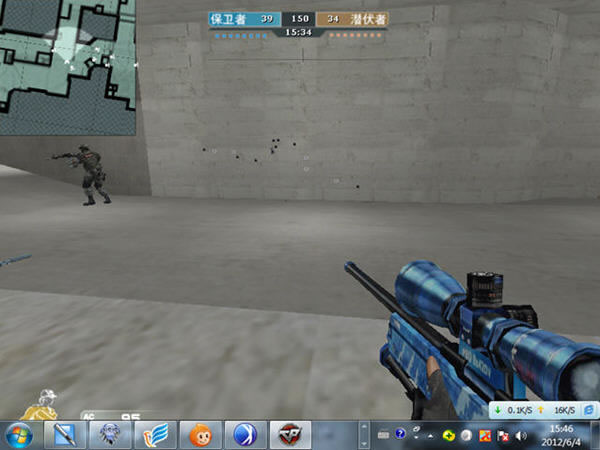600x450 pixels.
Task: Switch to the CrossFire taskbar window
Action: (x=291, y=435)
